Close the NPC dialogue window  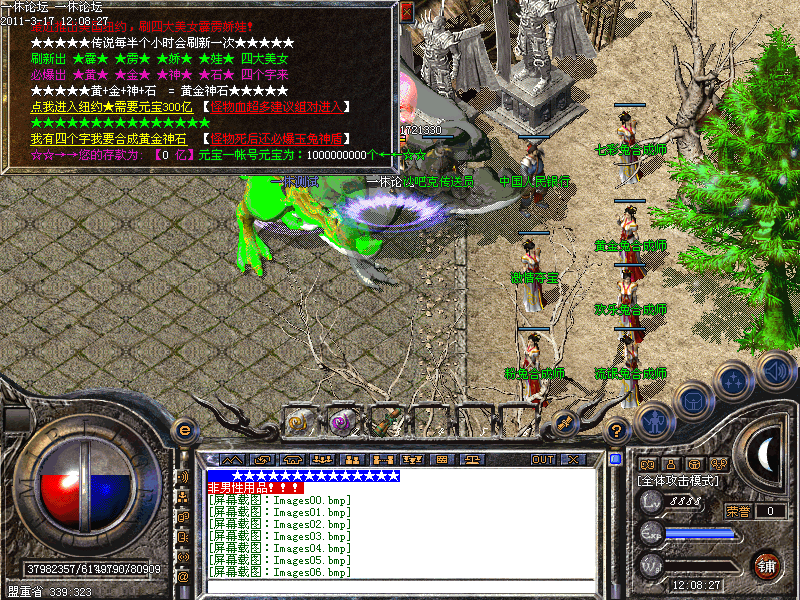coord(406,12)
